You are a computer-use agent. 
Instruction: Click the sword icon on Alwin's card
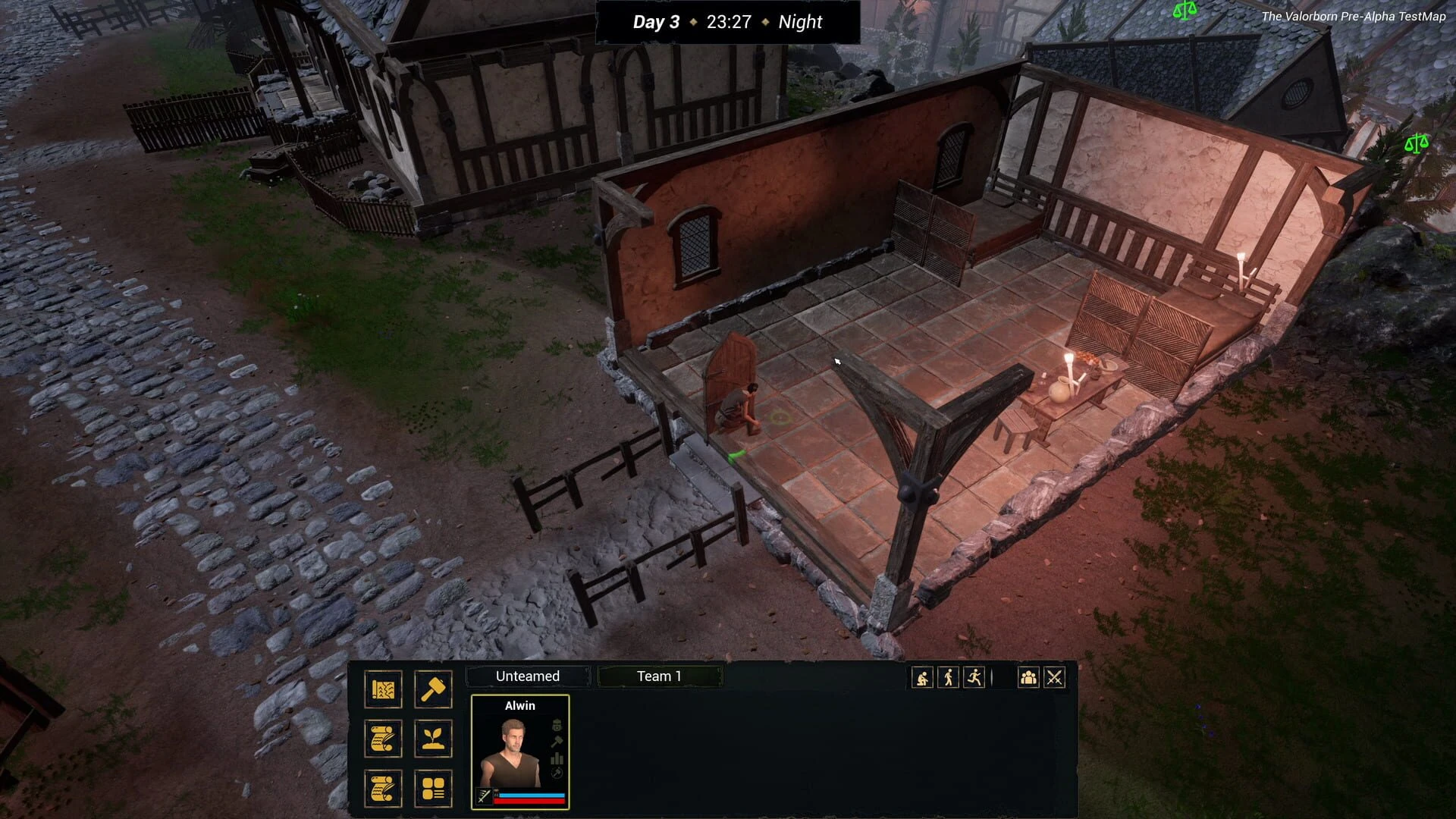[484, 795]
